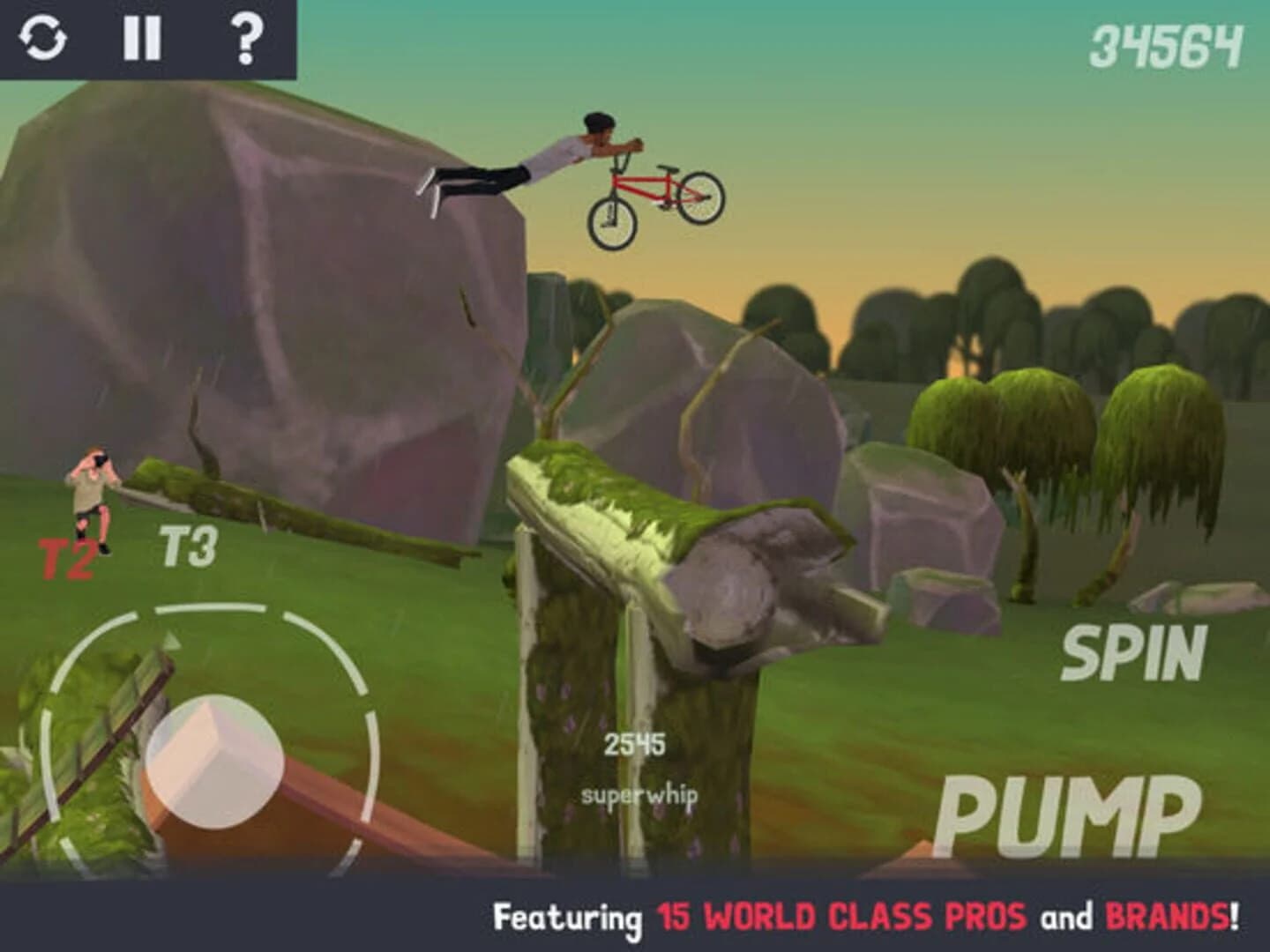Click the T3 trick marker
This screenshot has width=1270, height=952.
(x=186, y=546)
